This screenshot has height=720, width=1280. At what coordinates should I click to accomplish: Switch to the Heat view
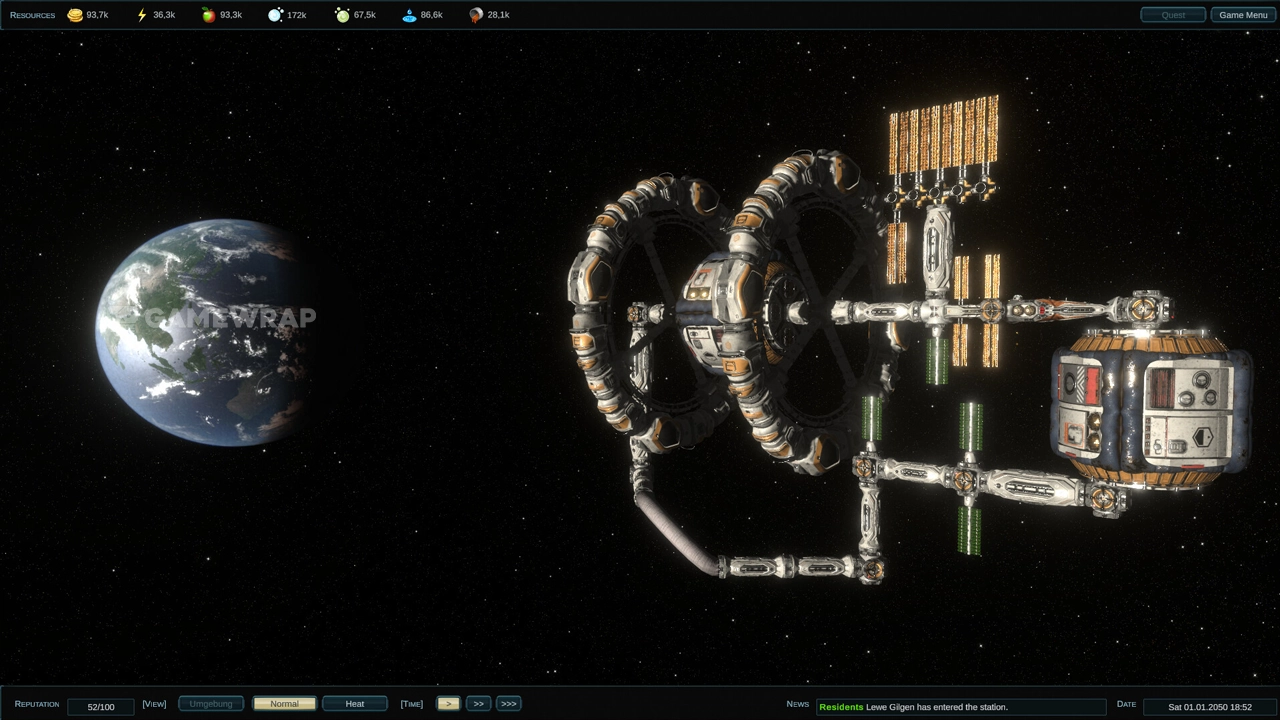(355, 704)
